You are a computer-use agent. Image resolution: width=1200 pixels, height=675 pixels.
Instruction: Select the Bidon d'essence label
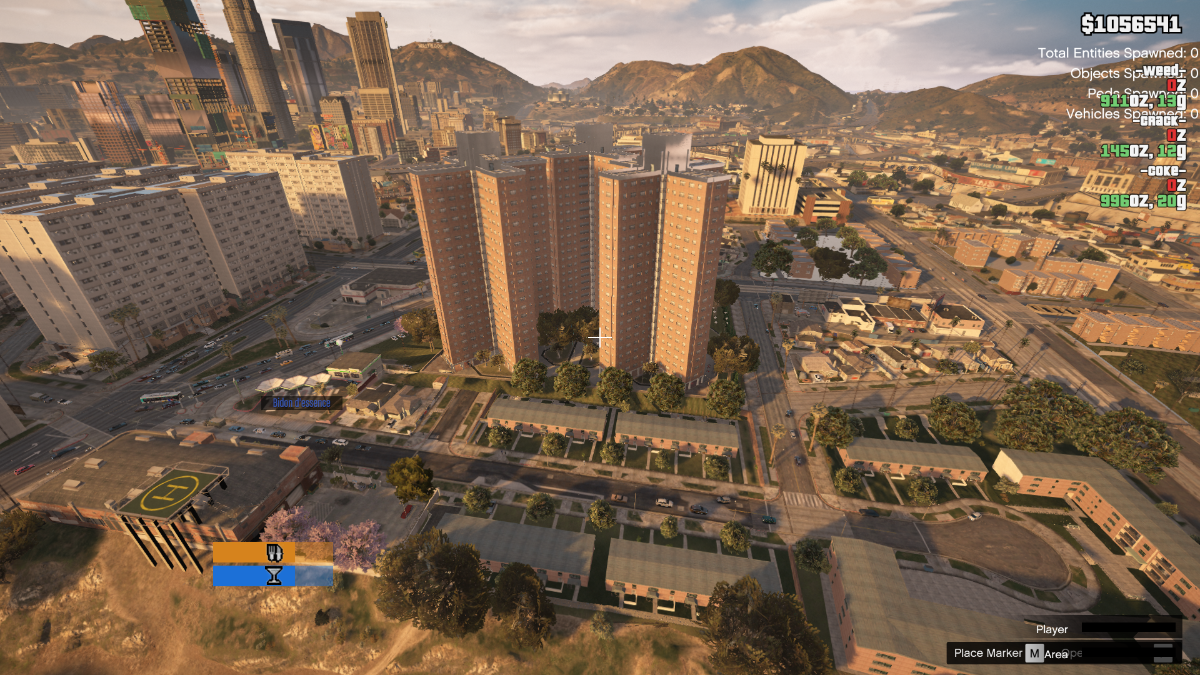pyautogui.click(x=301, y=402)
